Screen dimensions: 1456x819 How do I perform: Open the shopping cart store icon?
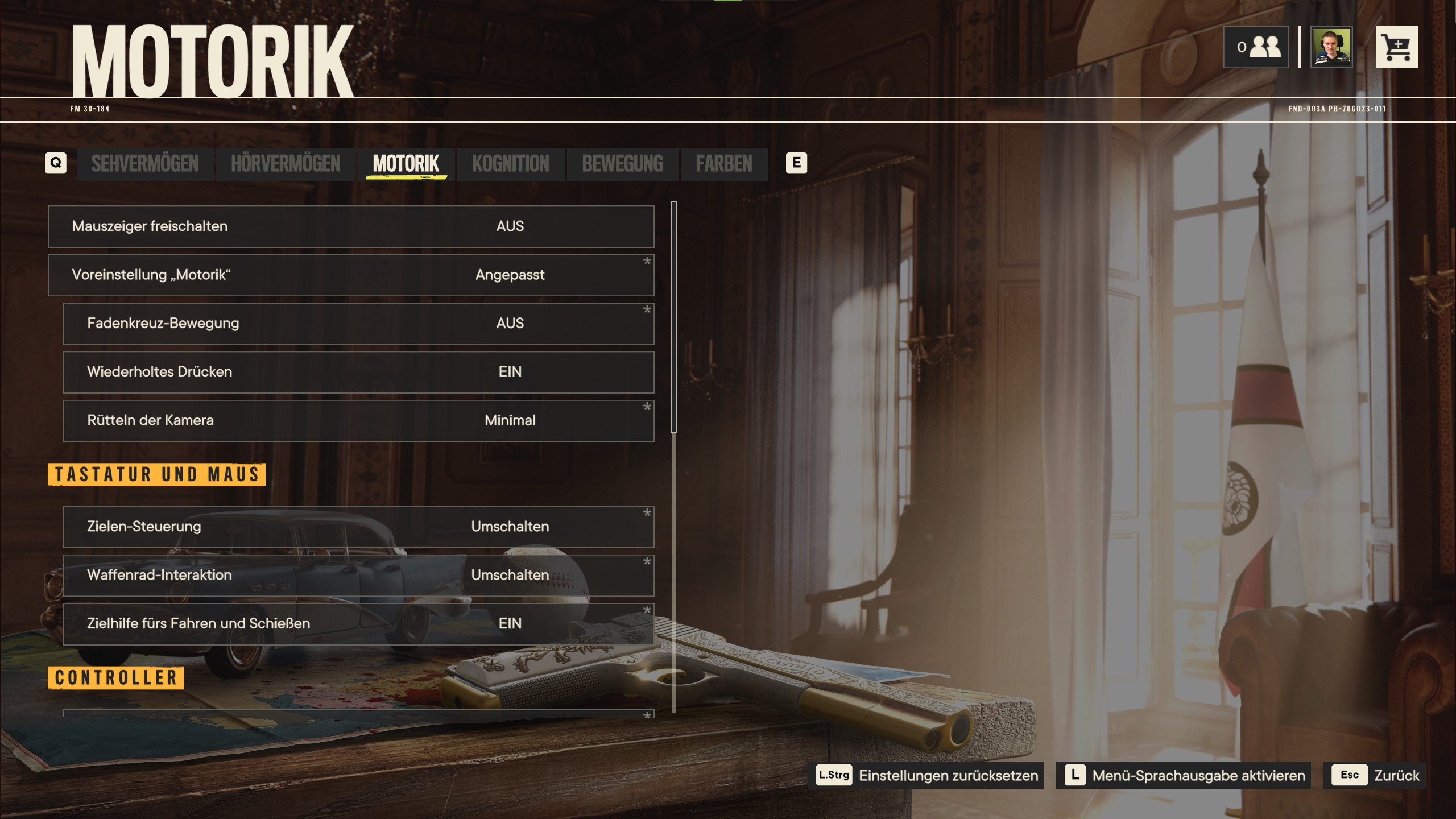click(x=1396, y=47)
